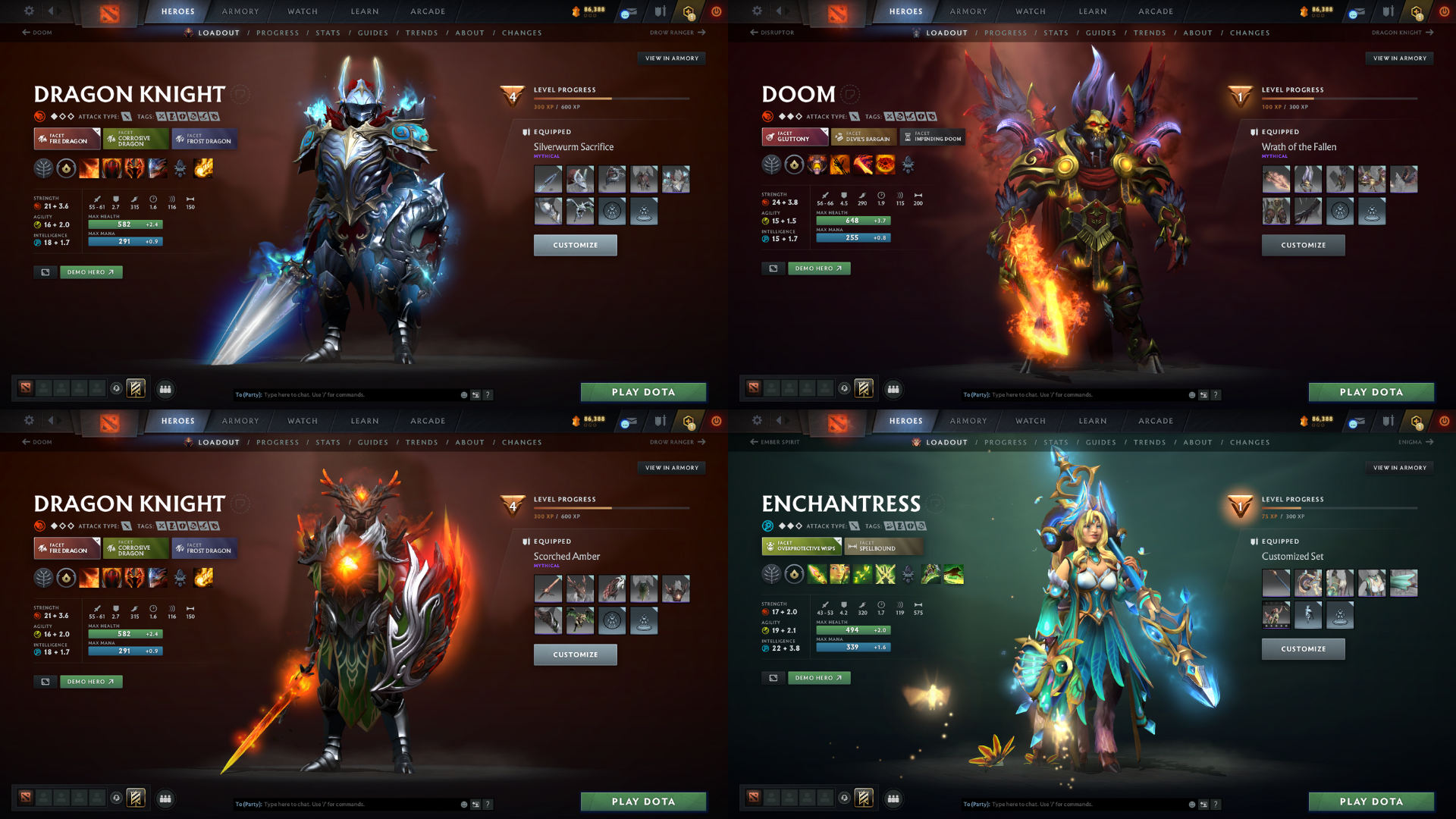Screen dimensions: 1456x819
Task: Open Dragon Knight's talent tree icon
Action: tap(43, 168)
